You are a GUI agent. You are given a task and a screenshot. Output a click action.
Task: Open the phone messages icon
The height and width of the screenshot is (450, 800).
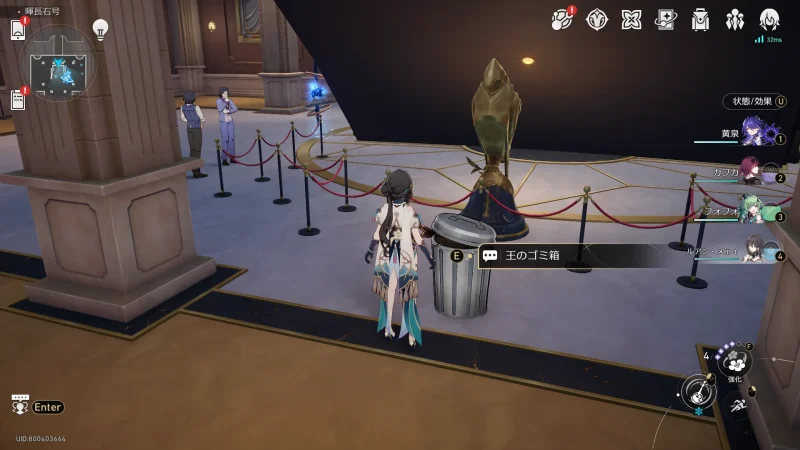pyautogui.click(x=18, y=29)
